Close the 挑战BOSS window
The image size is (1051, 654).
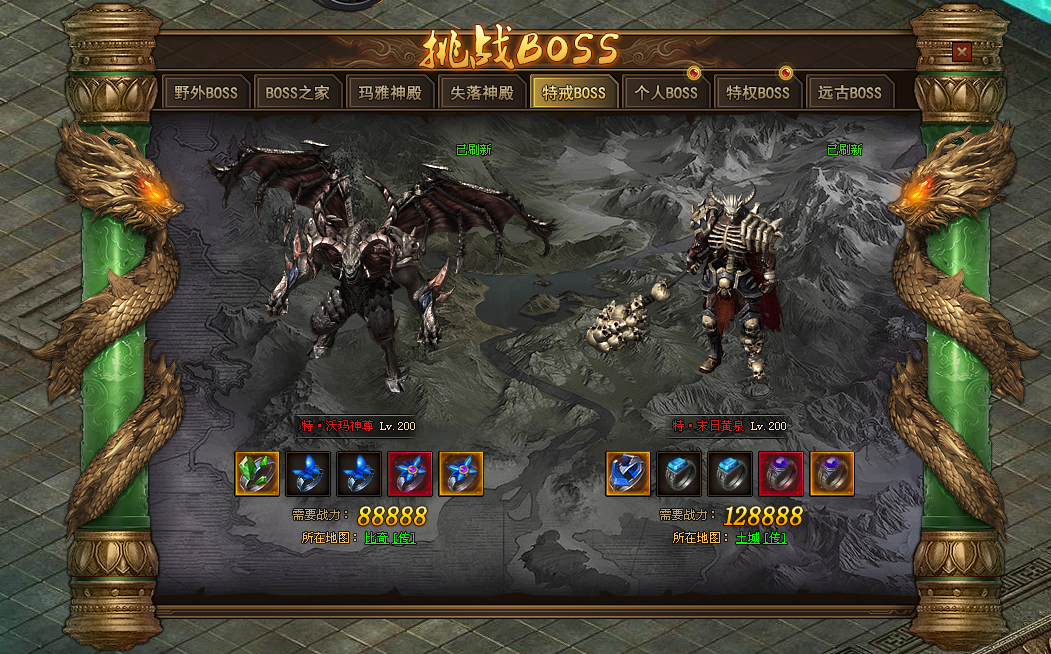coord(961,52)
